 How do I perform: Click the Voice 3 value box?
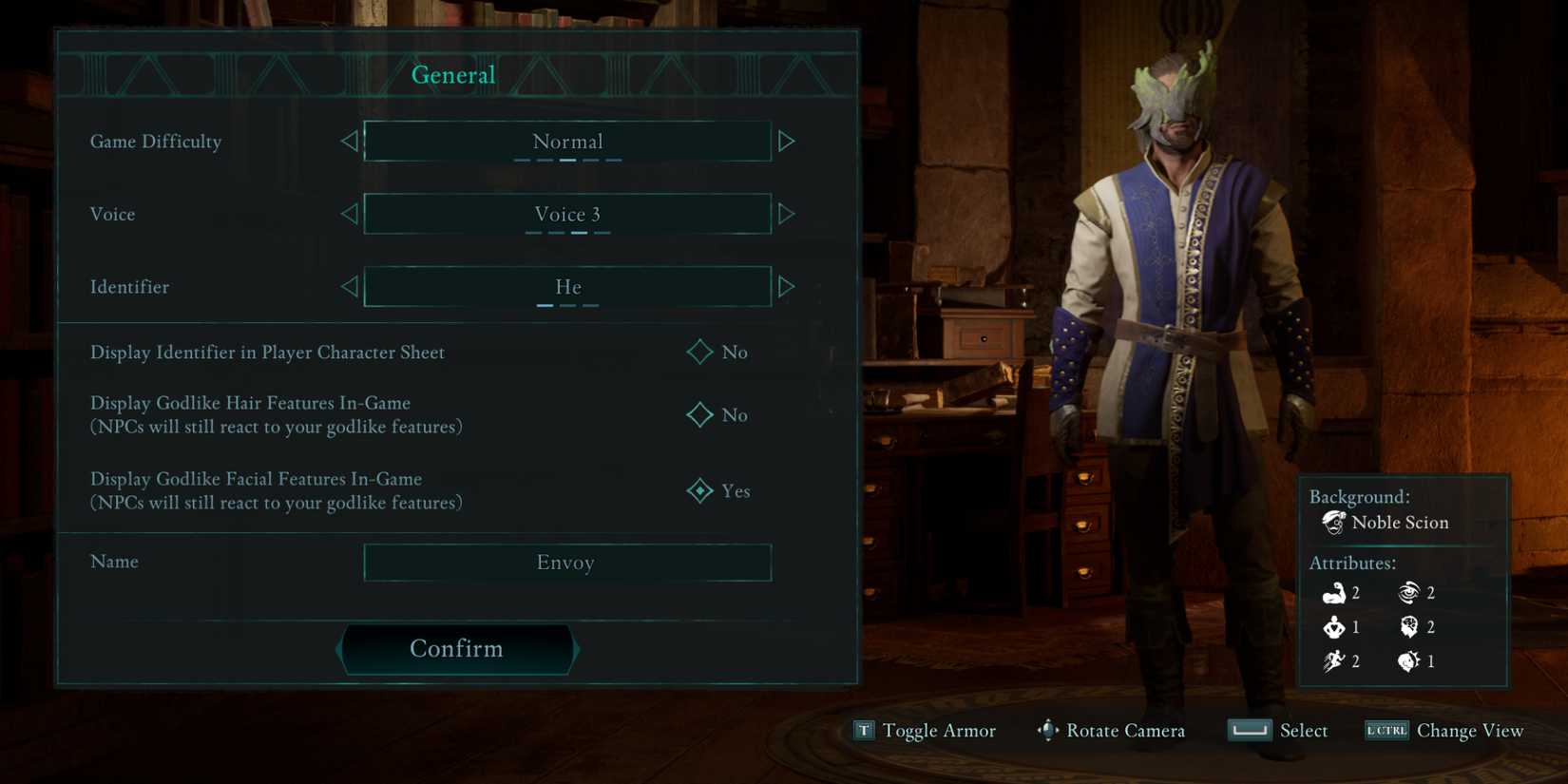[x=566, y=214]
